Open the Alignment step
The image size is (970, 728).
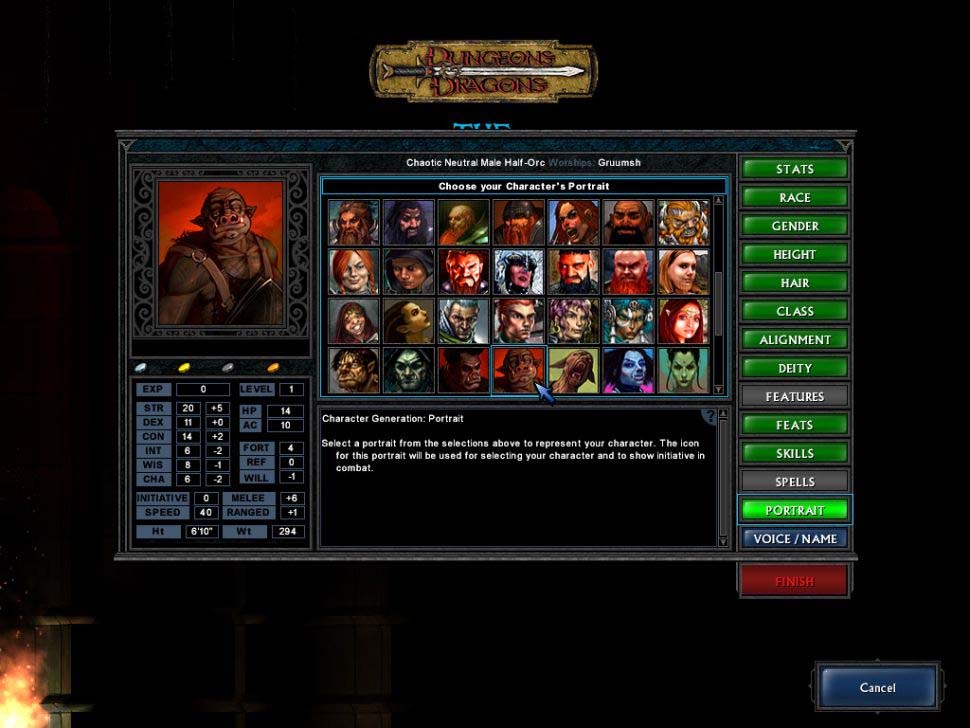(795, 340)
